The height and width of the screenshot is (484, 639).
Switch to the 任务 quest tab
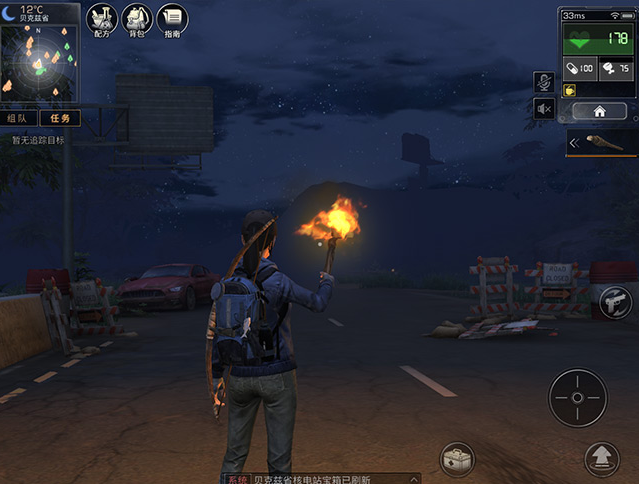coord(58,118)
